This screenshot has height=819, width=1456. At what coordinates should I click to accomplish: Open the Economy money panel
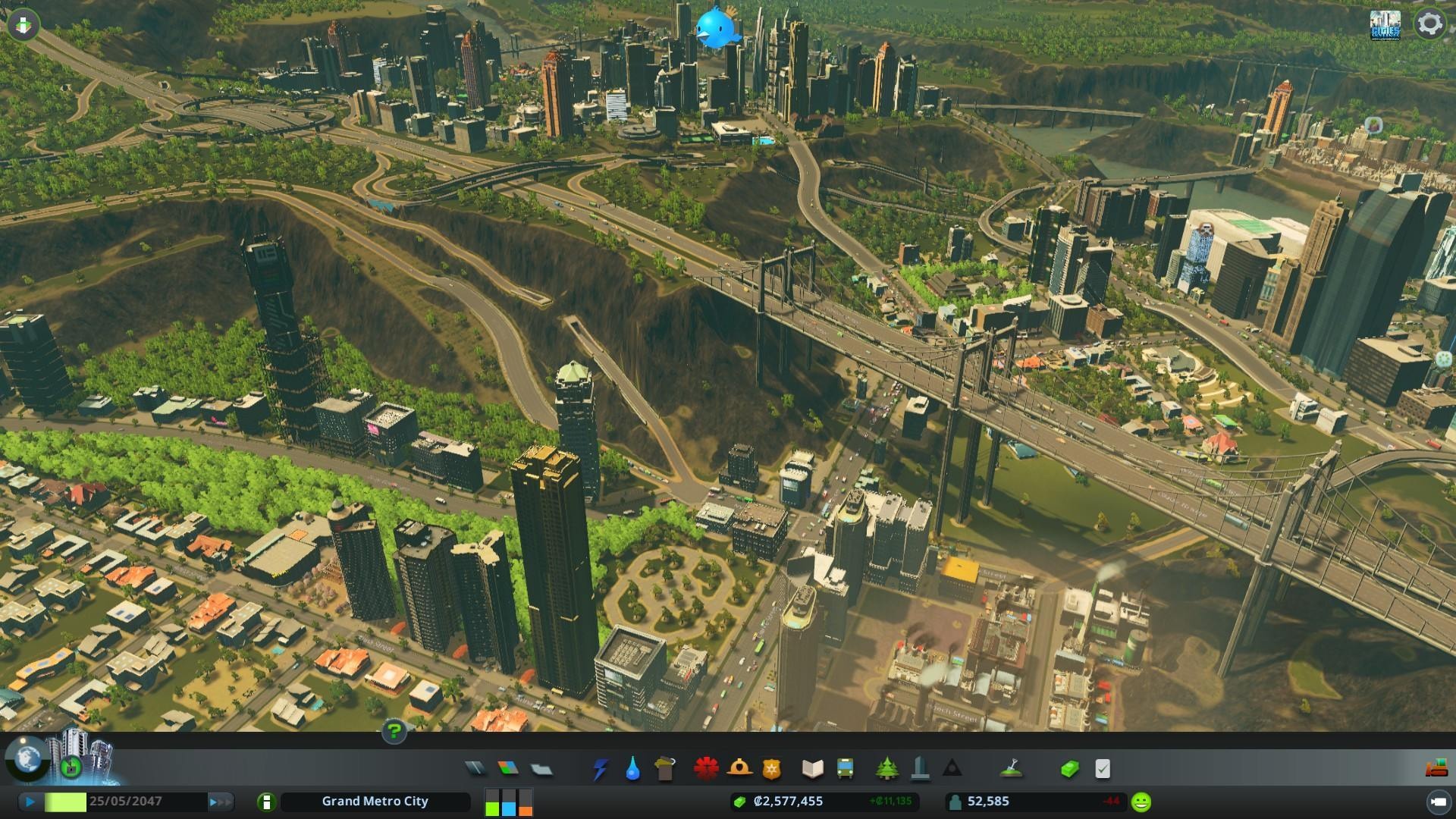1069,769
